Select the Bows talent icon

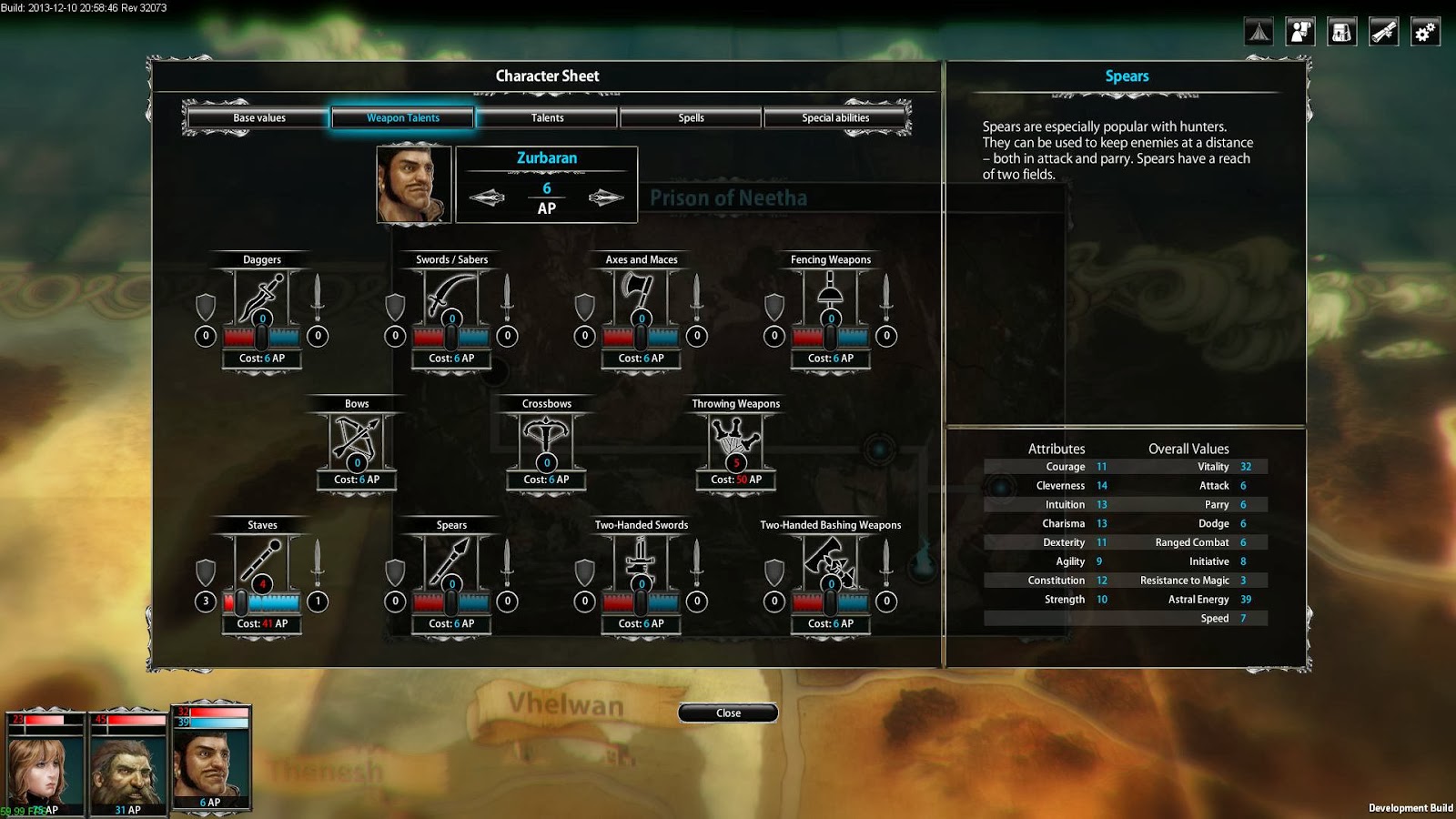point(357,440)
